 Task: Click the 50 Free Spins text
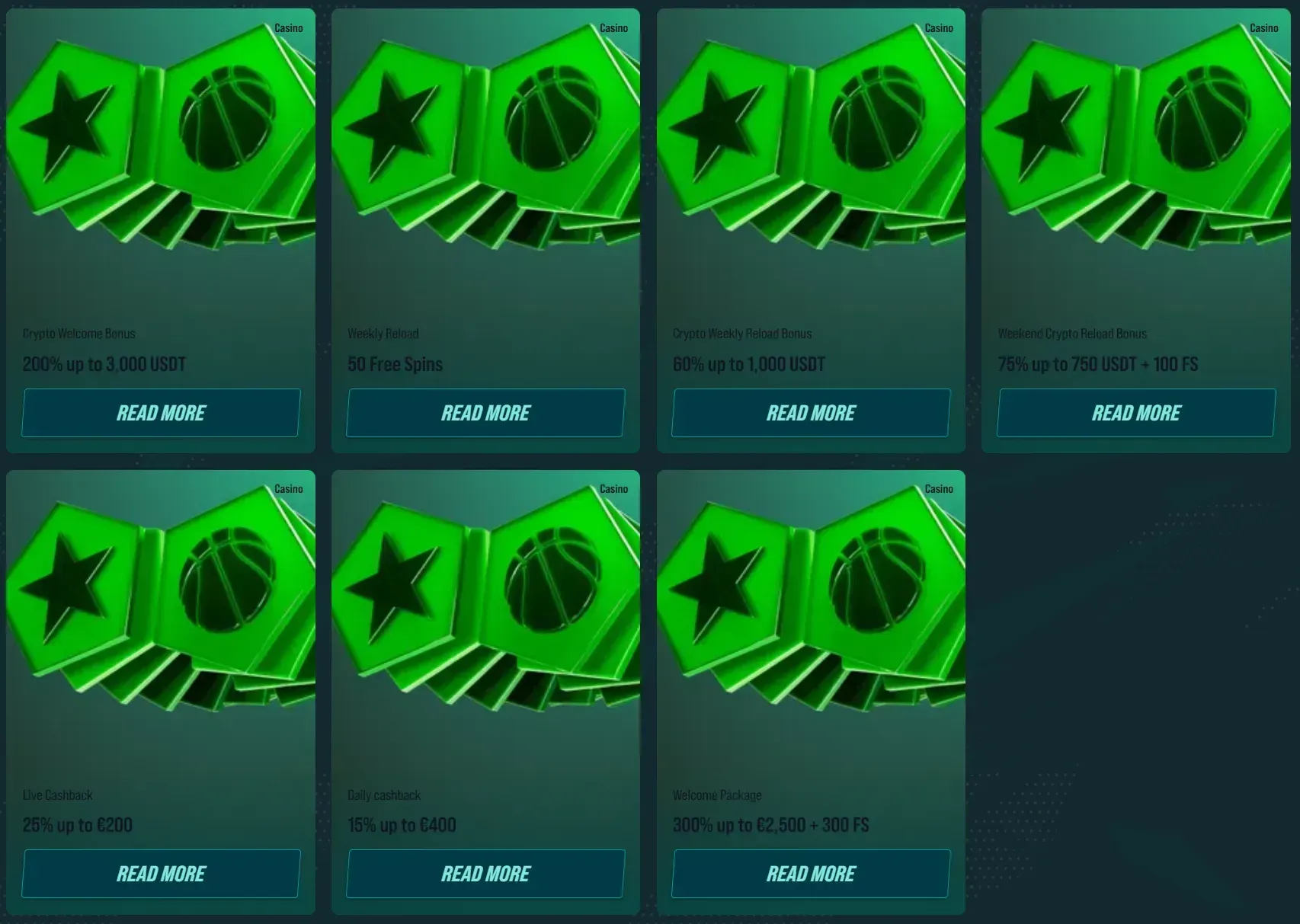click(395, 364)
